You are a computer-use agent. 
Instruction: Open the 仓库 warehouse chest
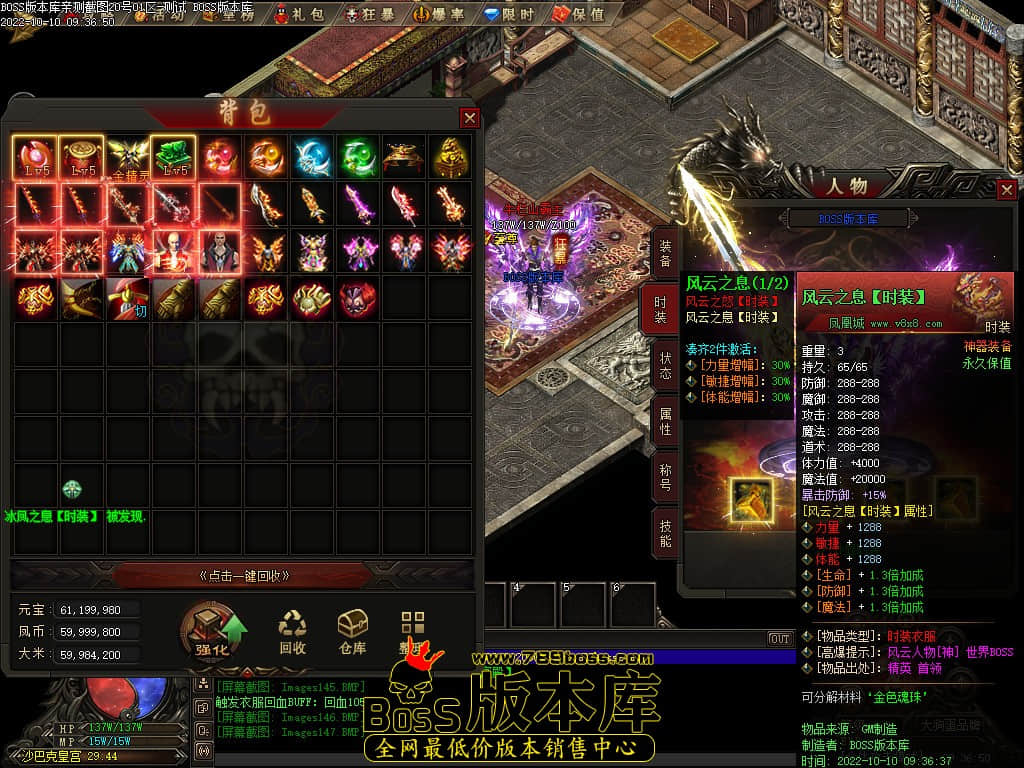pyautogui.click(x=352, y=631)
